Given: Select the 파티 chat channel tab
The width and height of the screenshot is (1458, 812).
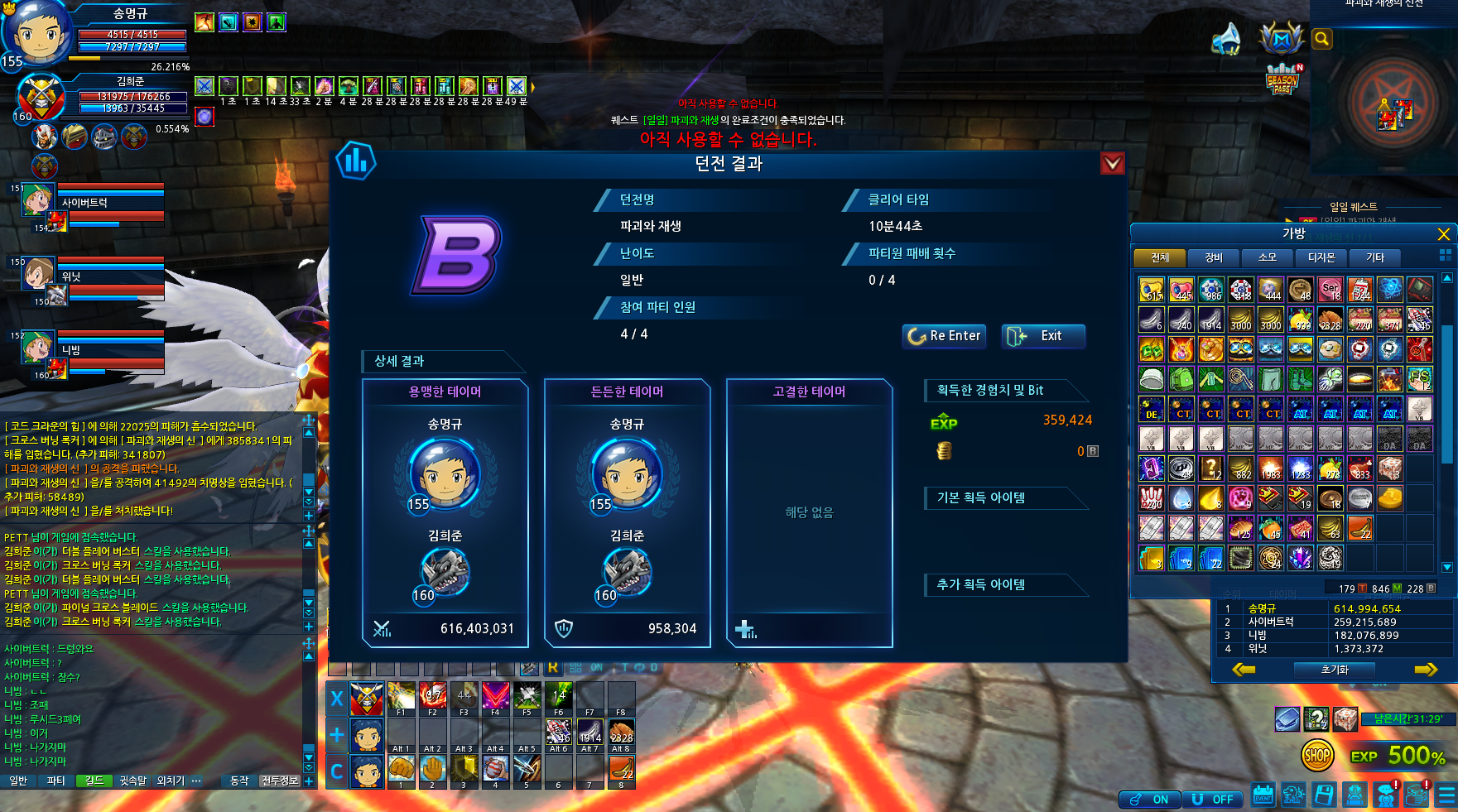Looking at the screenshot, I should click(x=55, y=781).
